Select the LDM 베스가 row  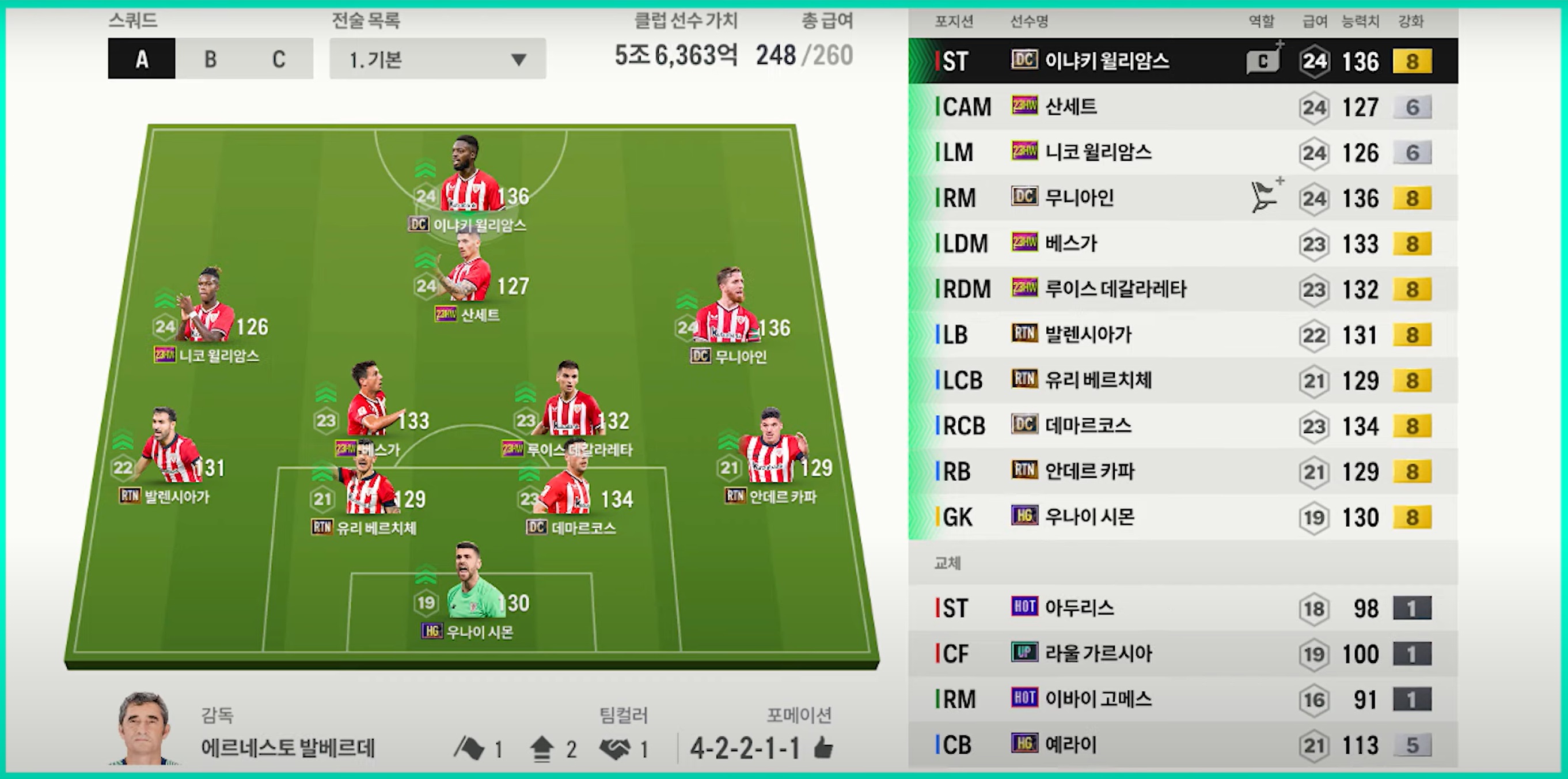coord(1182,244)
